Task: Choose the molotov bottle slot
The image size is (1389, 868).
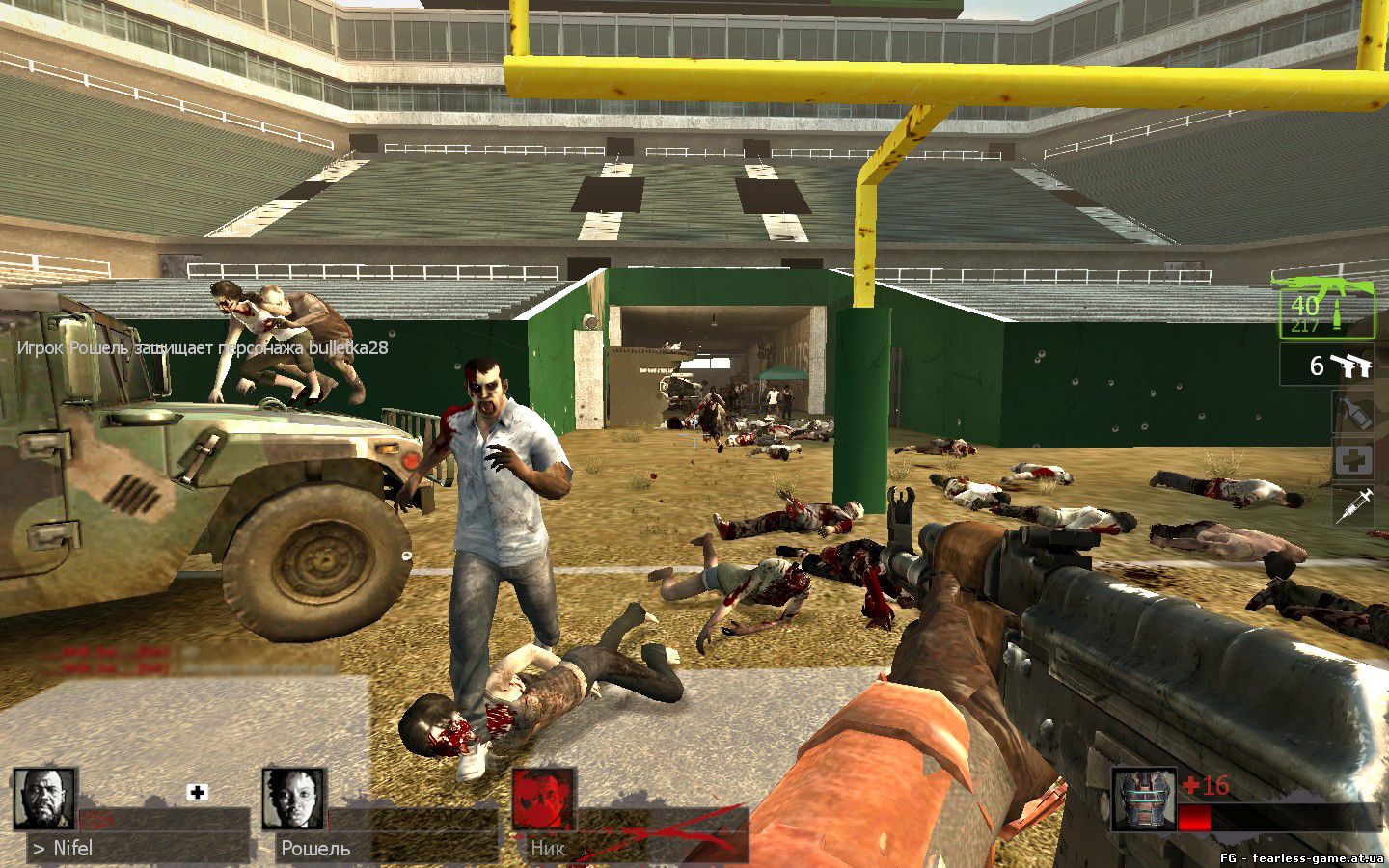Action: 1353,414
